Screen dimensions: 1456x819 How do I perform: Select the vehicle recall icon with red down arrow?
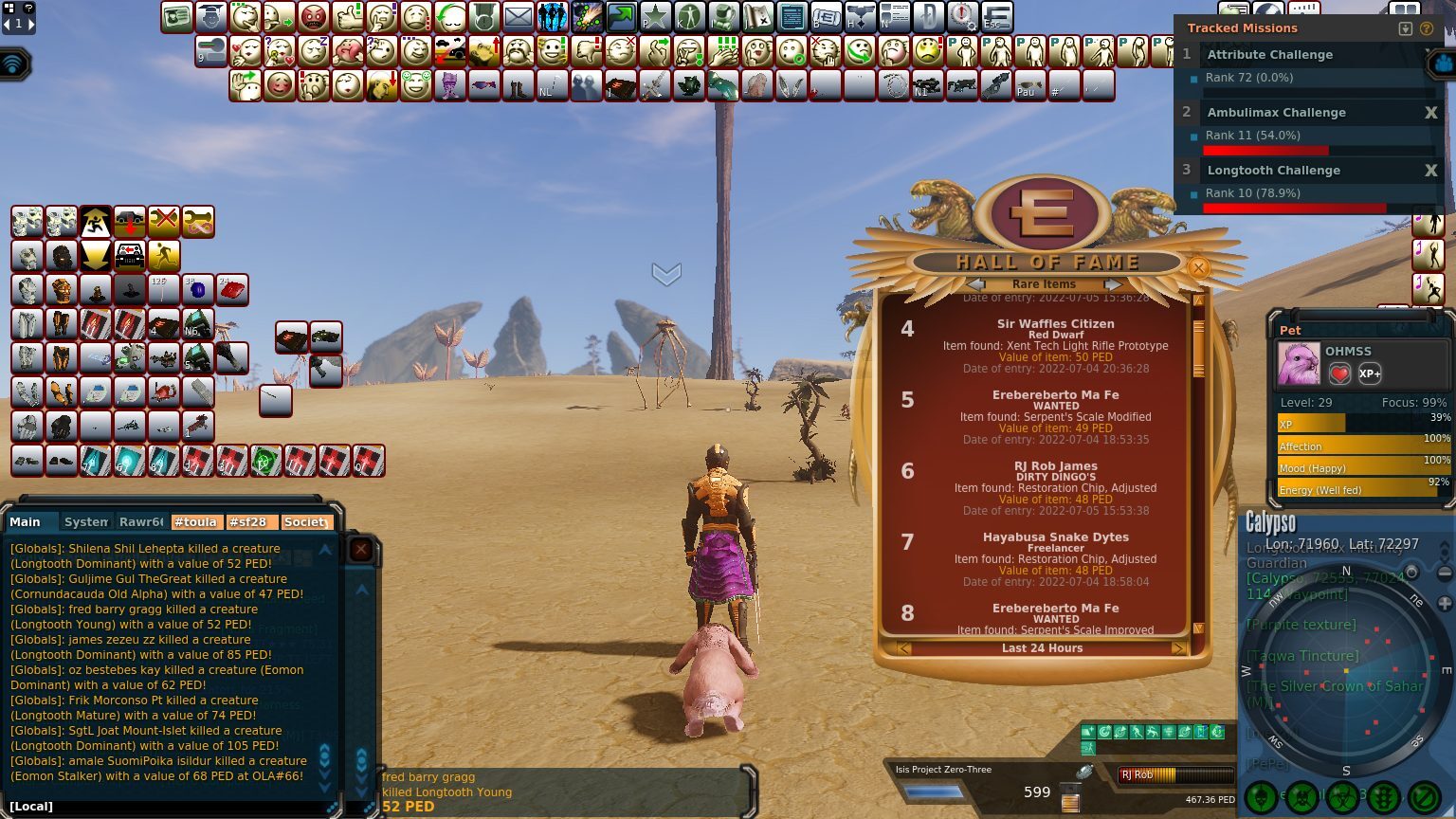[129, 221]
